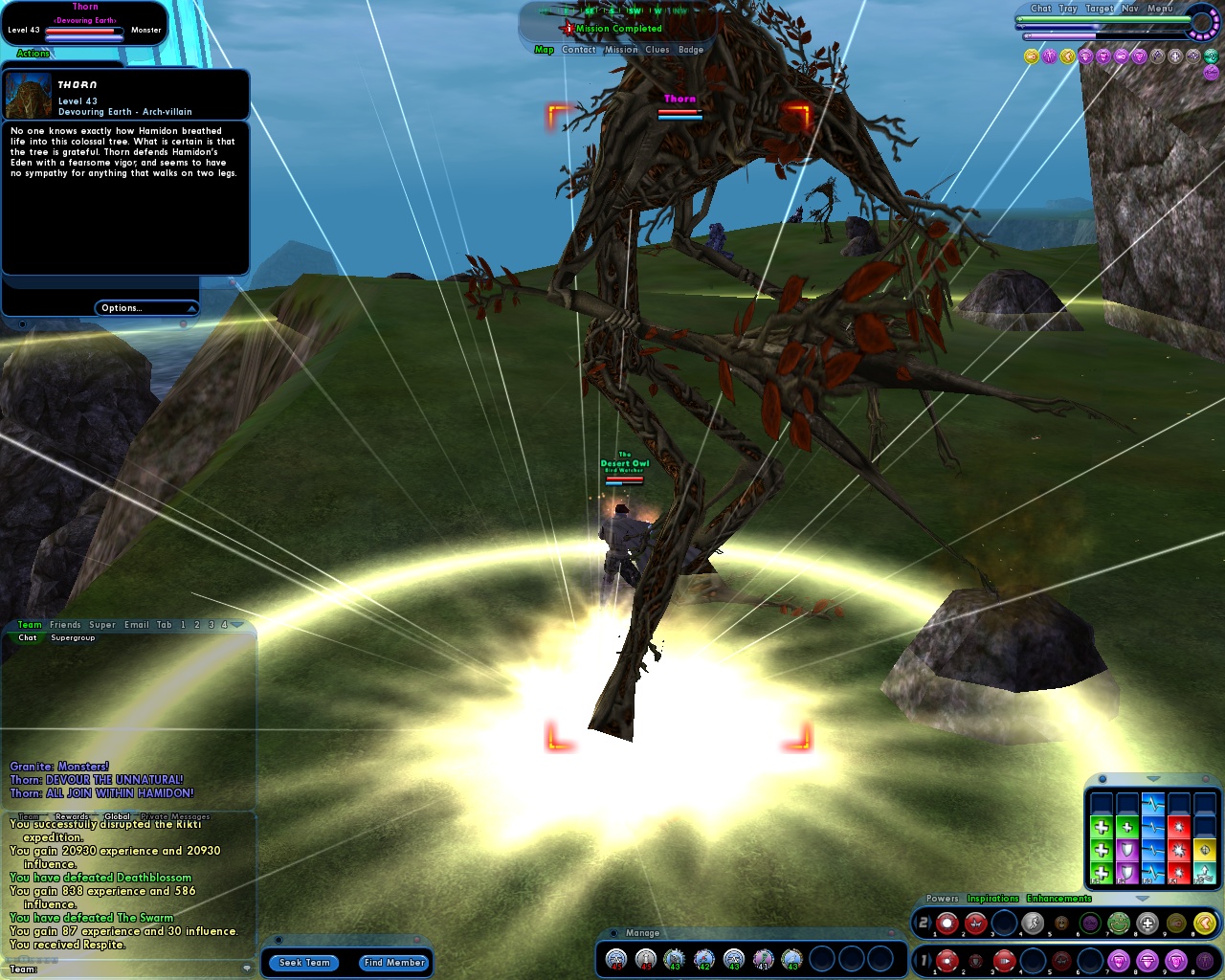Switch to the Rewards message tab
The width and height of the screenshot is (1225, 980).
(x=71, y=816)
